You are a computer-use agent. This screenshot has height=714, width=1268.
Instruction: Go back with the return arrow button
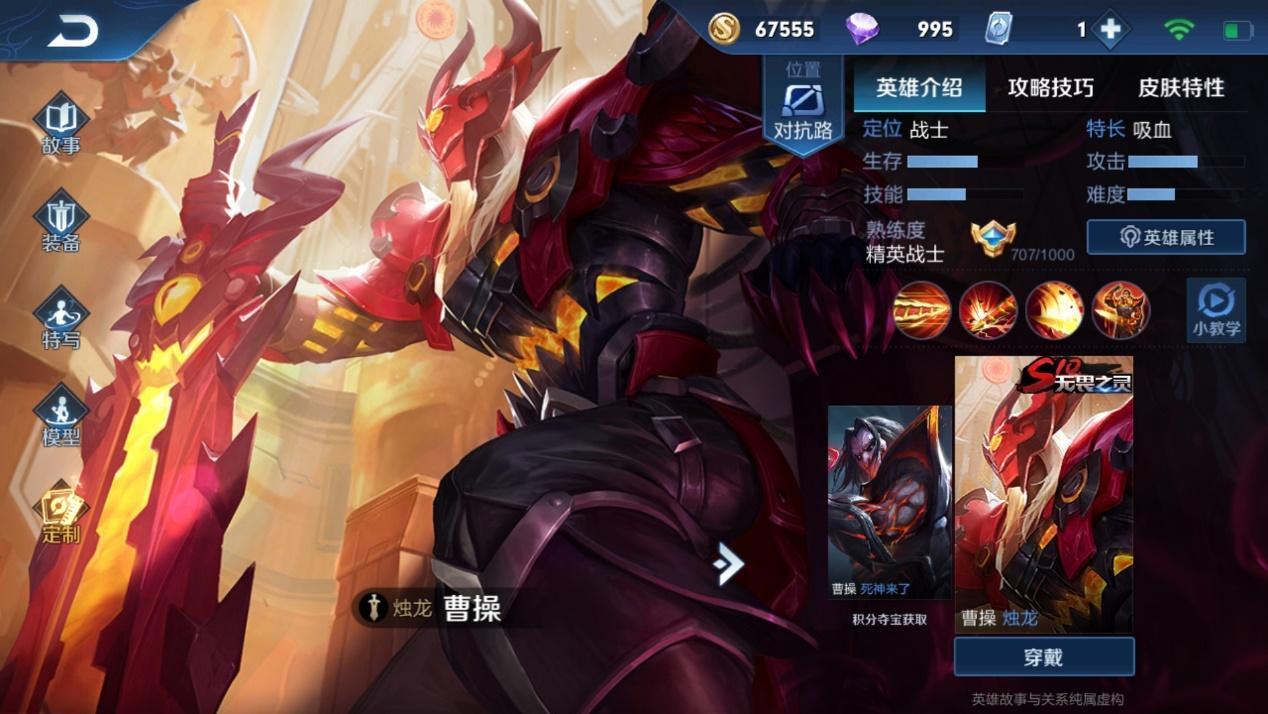pos(73,31)
